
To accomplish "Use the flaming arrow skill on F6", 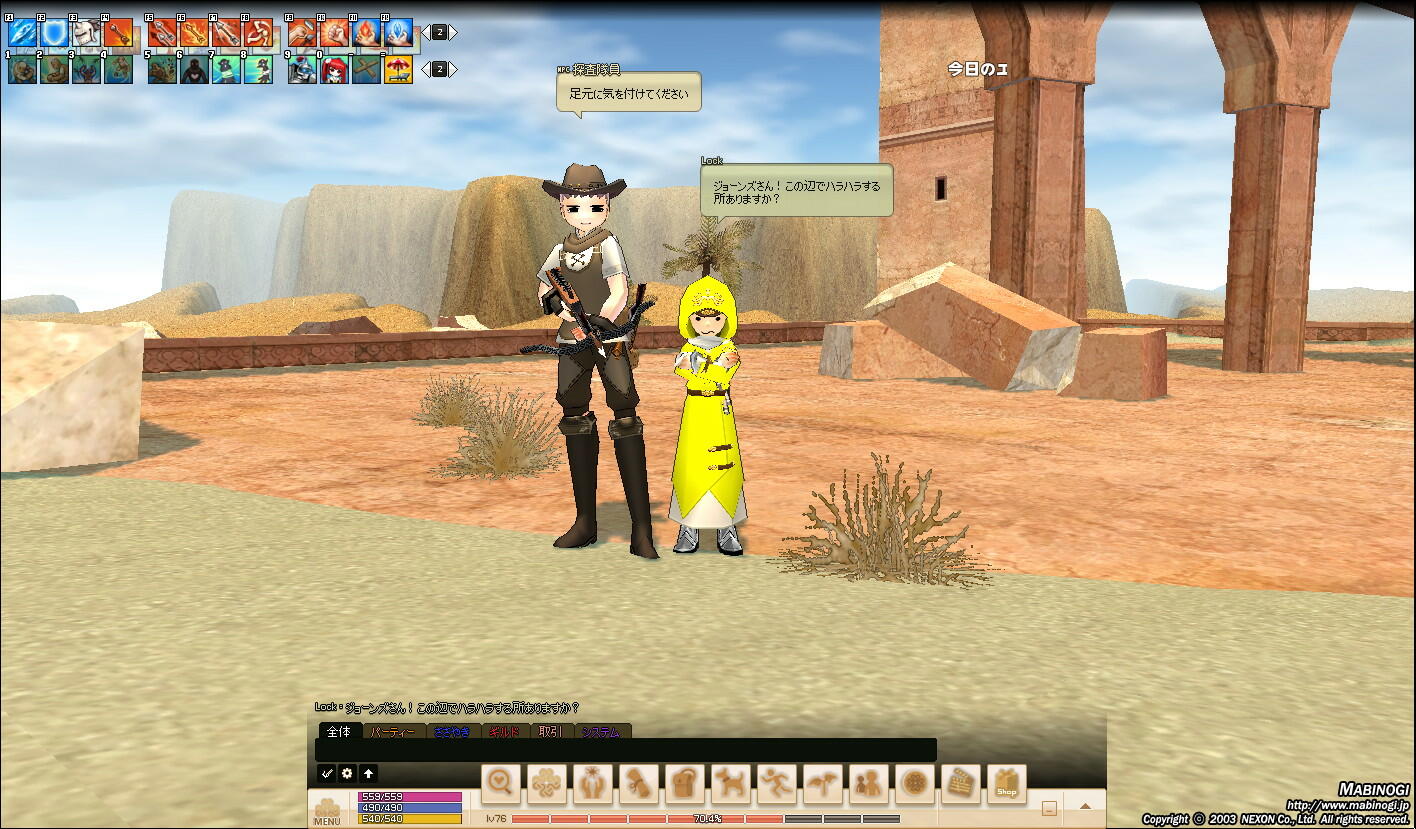I will [193, 33].
